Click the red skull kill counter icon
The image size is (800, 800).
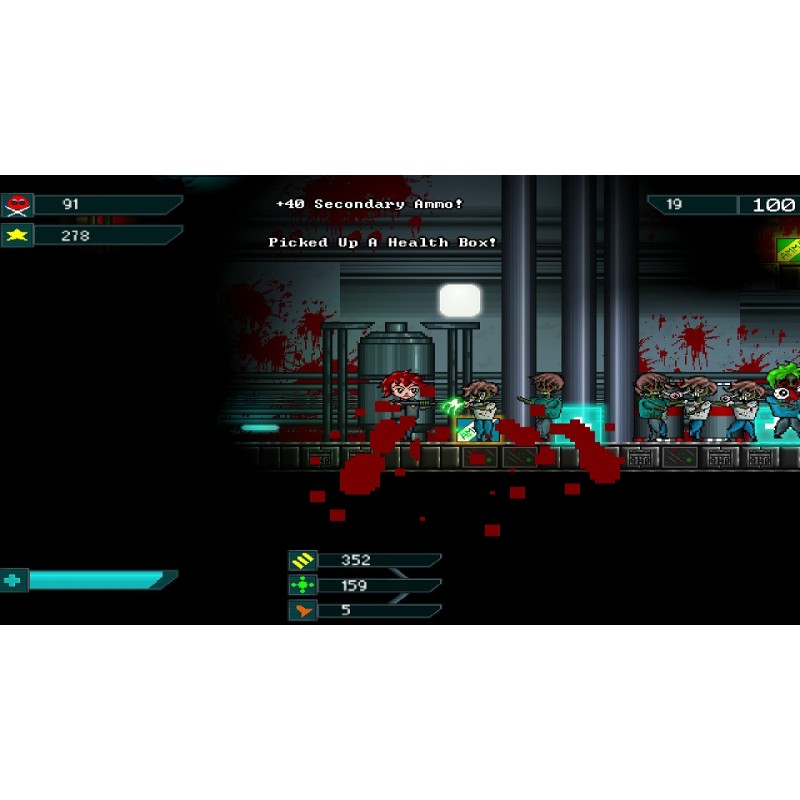[18, 205]
